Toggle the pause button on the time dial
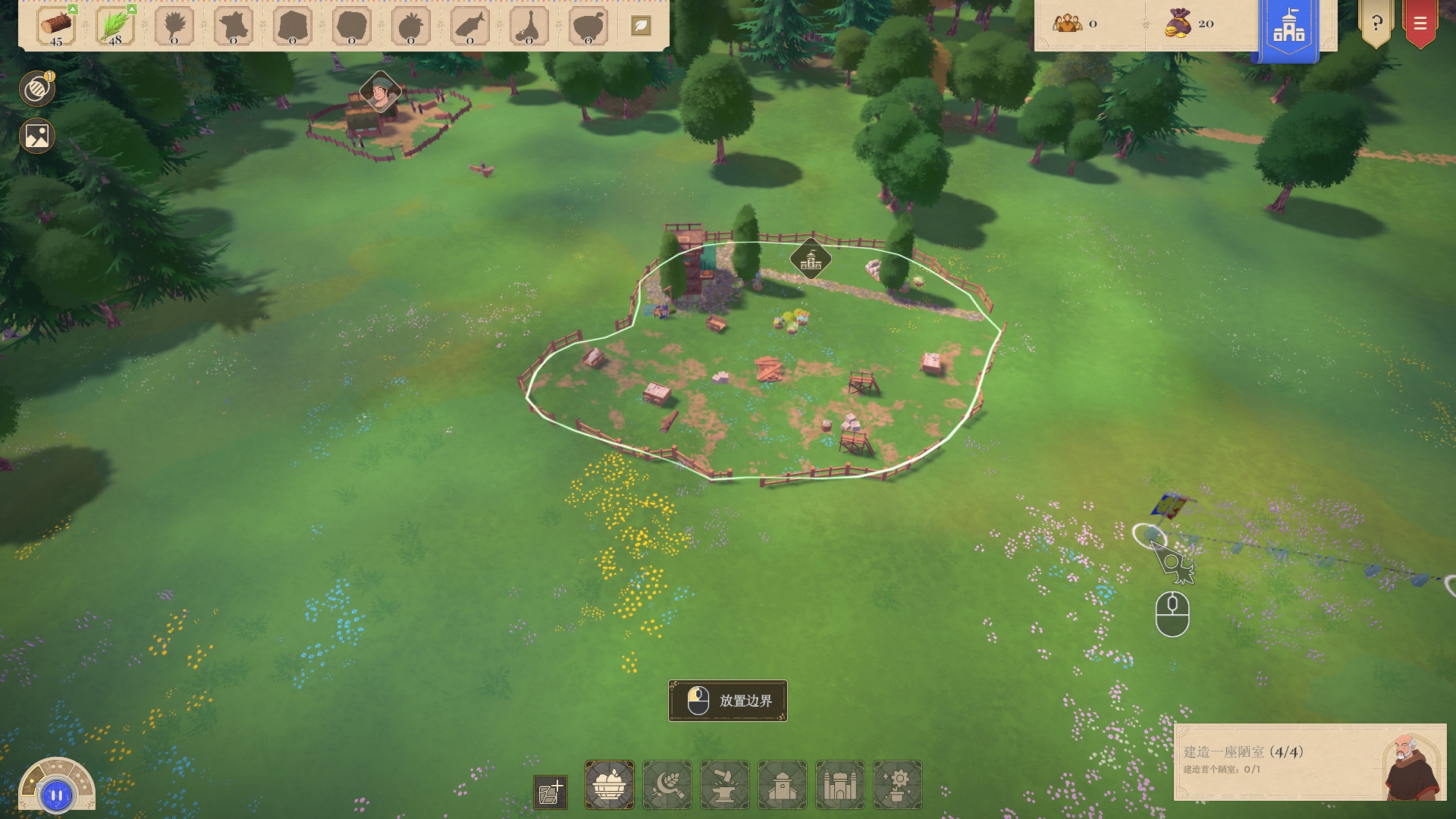 coord(57,795)
